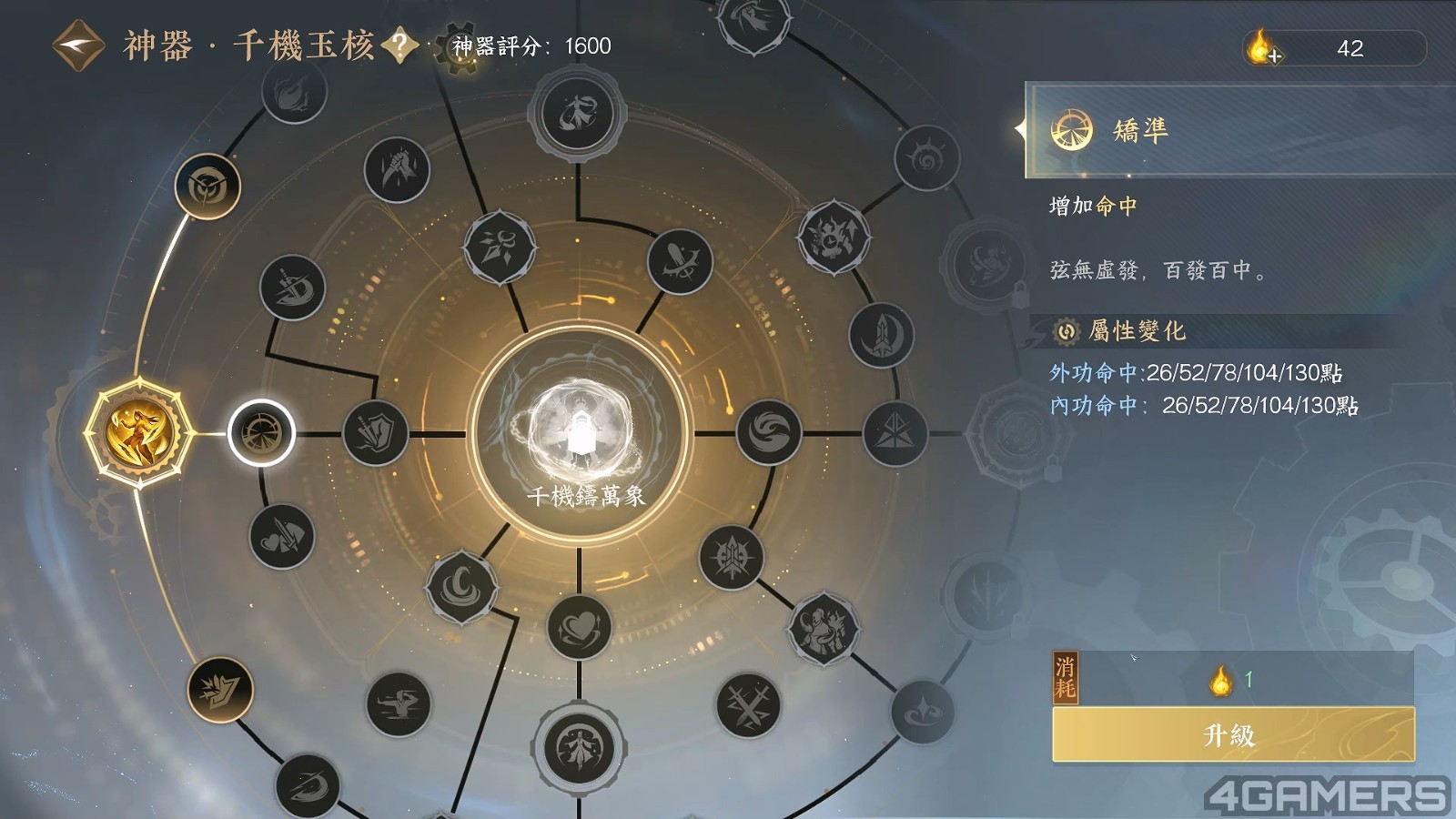Select the sword and shield node
The image size is (1456, 819).
point(375,433)
